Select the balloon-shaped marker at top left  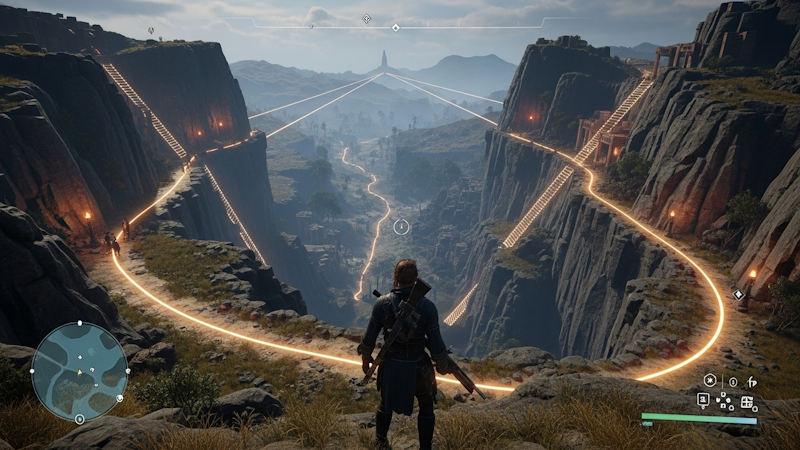pos(150,31)
